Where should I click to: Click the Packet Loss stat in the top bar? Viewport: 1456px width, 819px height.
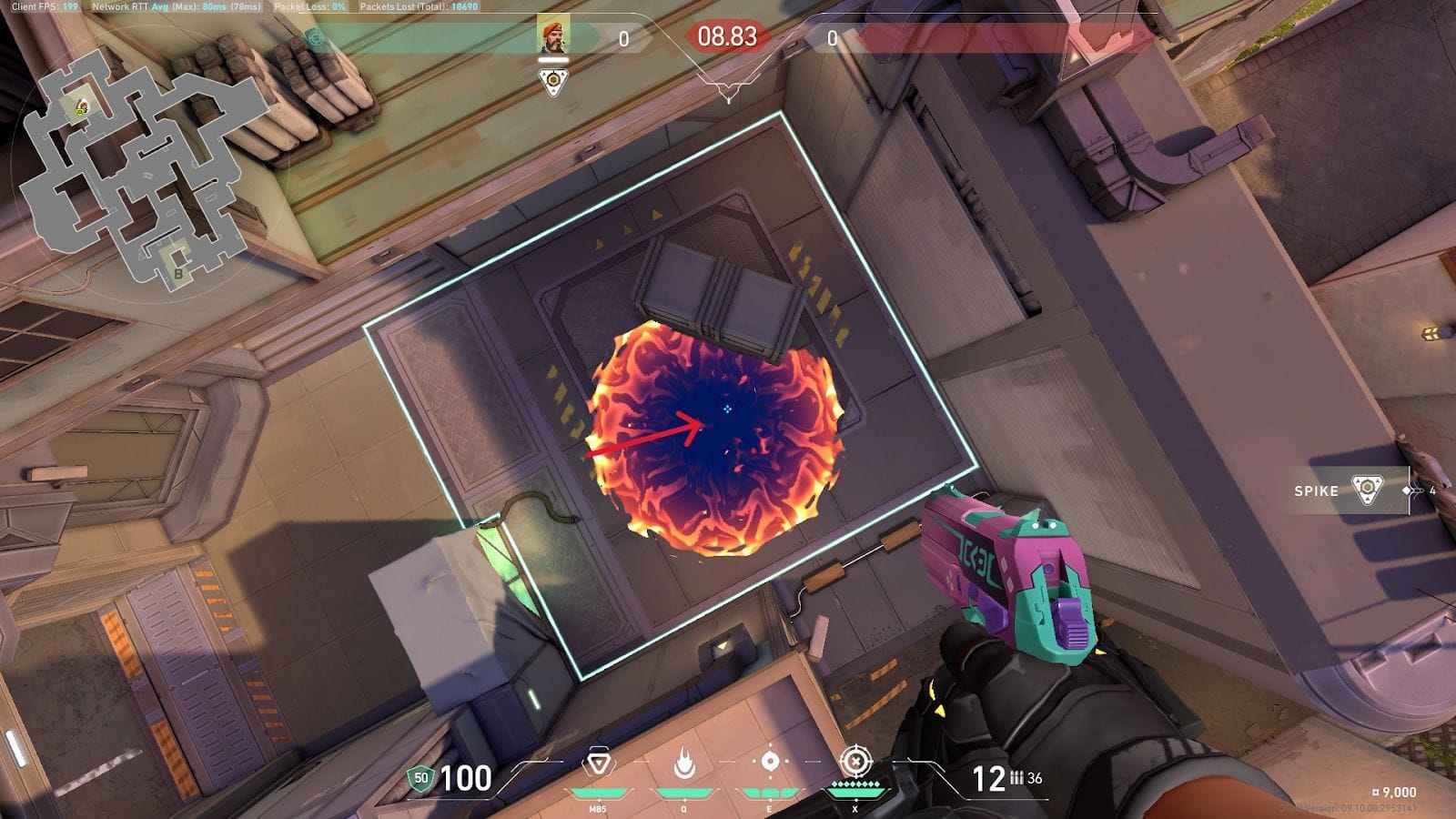309,7
